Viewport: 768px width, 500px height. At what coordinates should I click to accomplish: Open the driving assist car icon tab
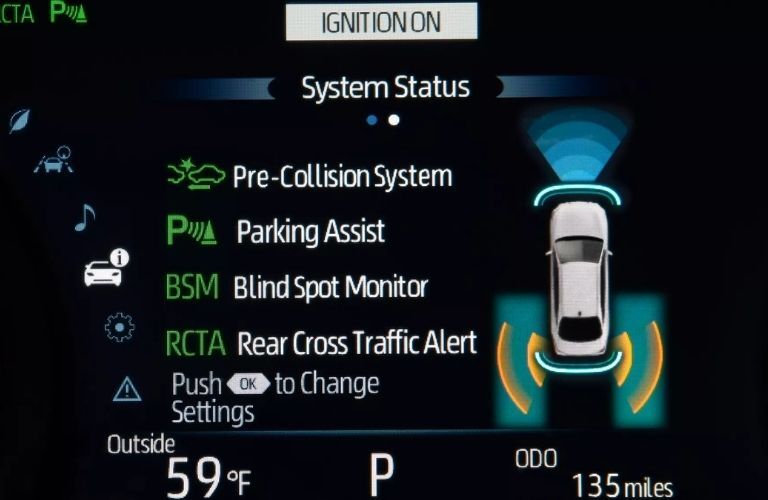(53, 160)
